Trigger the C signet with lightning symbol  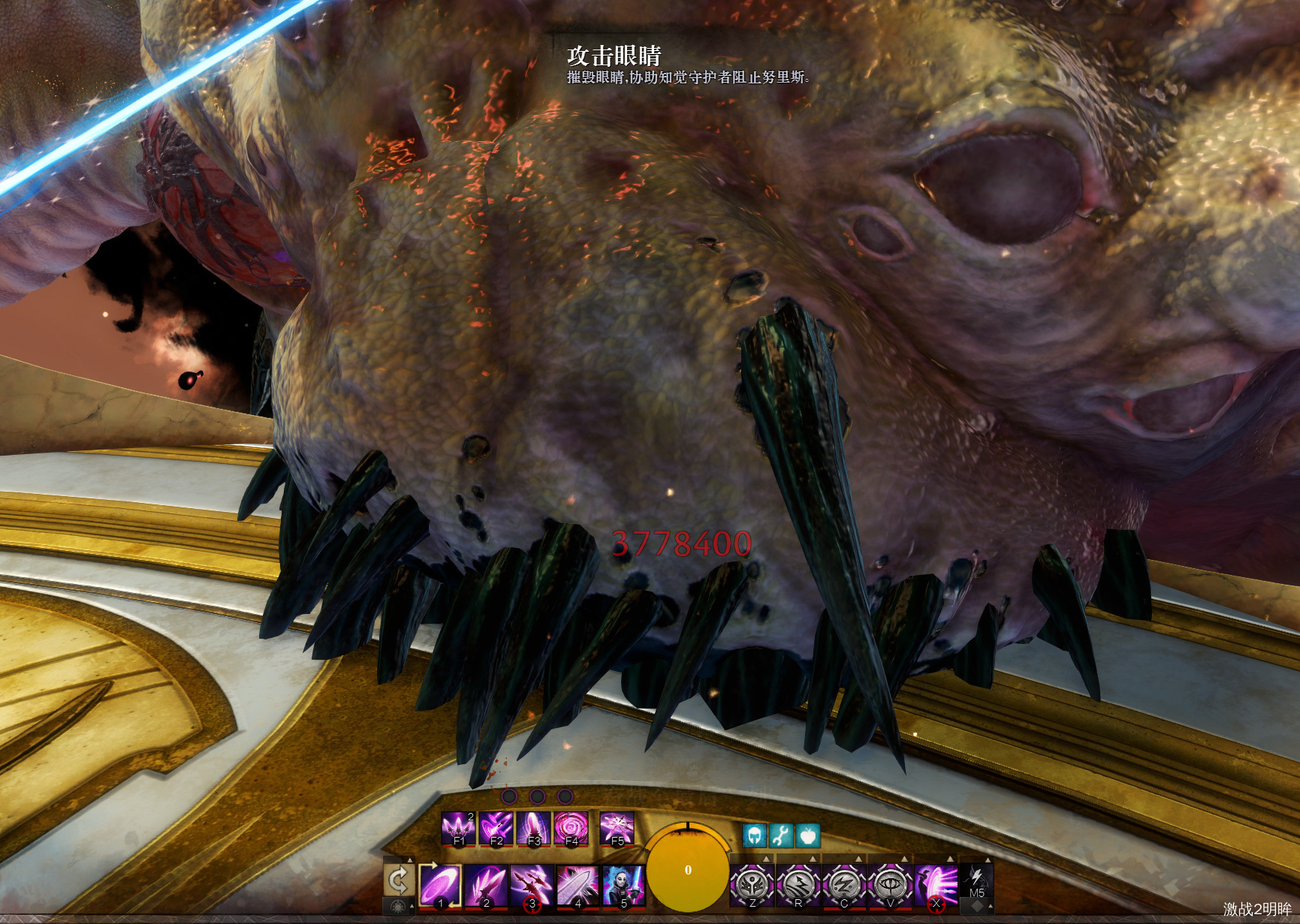pos(844,885)
